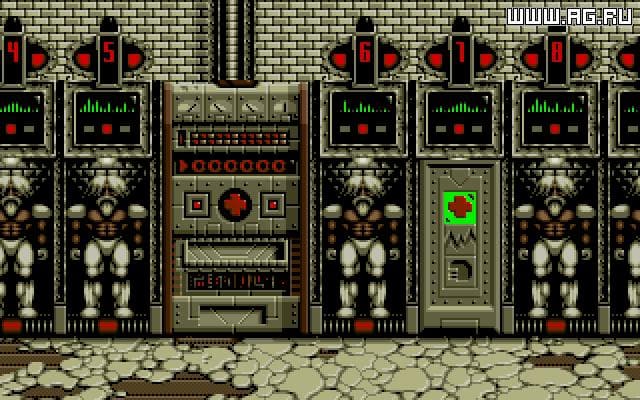Pick the warrior in pod number 8
Viewport: 640px width, 400px height.
tap(556, 240)
